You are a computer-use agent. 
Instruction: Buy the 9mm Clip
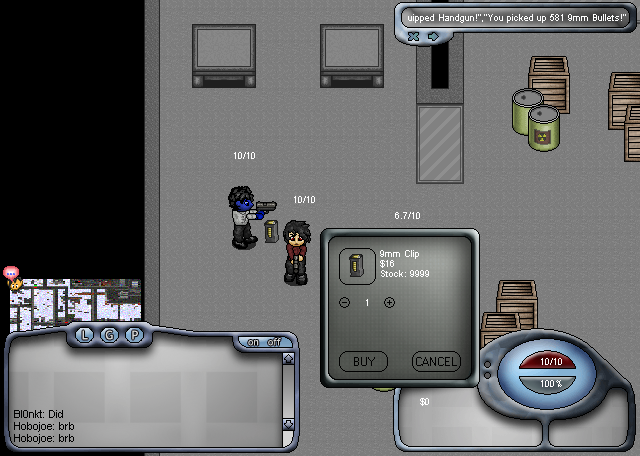(363, 361)
